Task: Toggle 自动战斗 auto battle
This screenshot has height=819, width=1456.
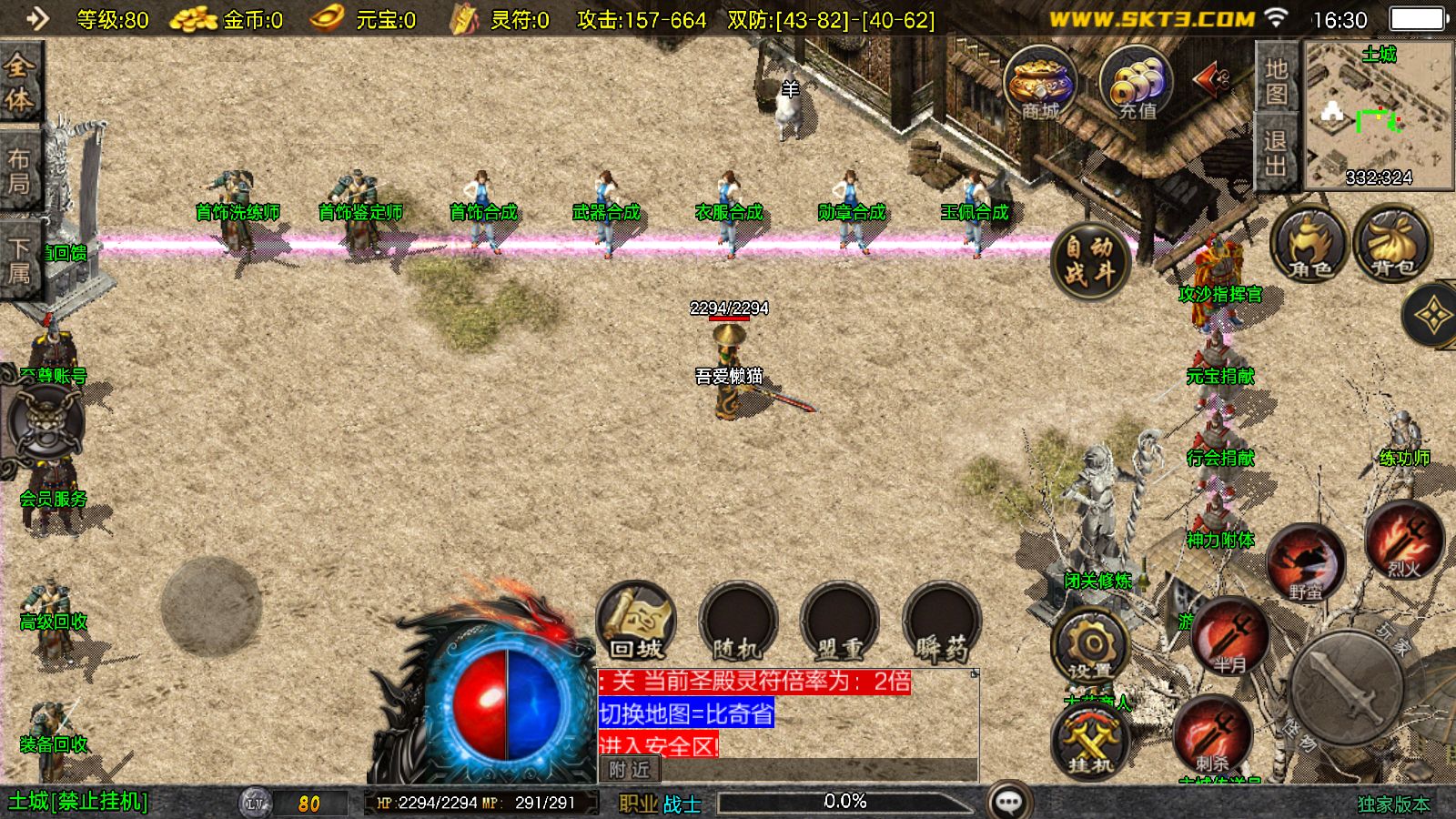Action: point(1089,260)
